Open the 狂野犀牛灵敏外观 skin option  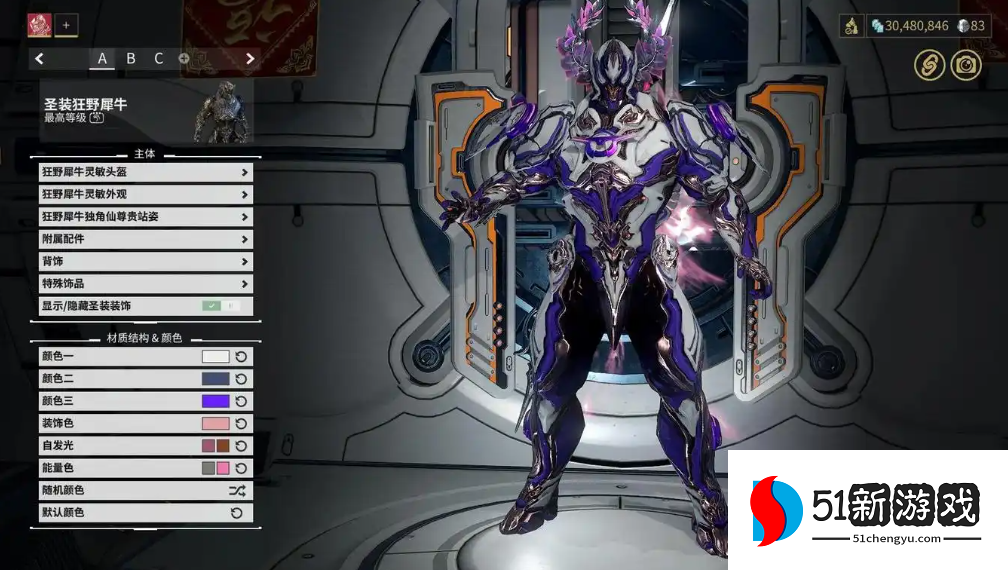145,194
